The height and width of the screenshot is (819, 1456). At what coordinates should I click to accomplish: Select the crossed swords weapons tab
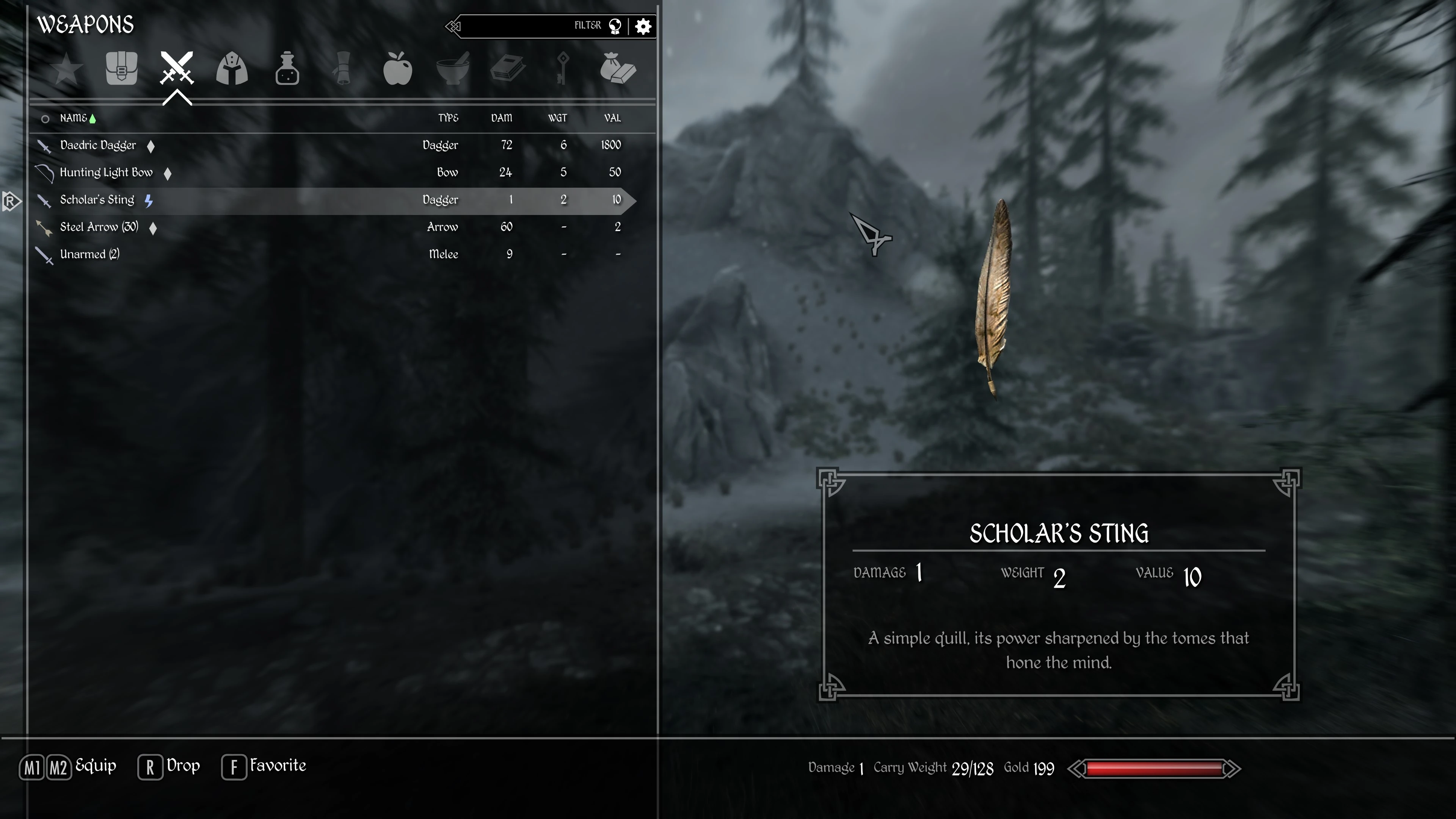177,69
